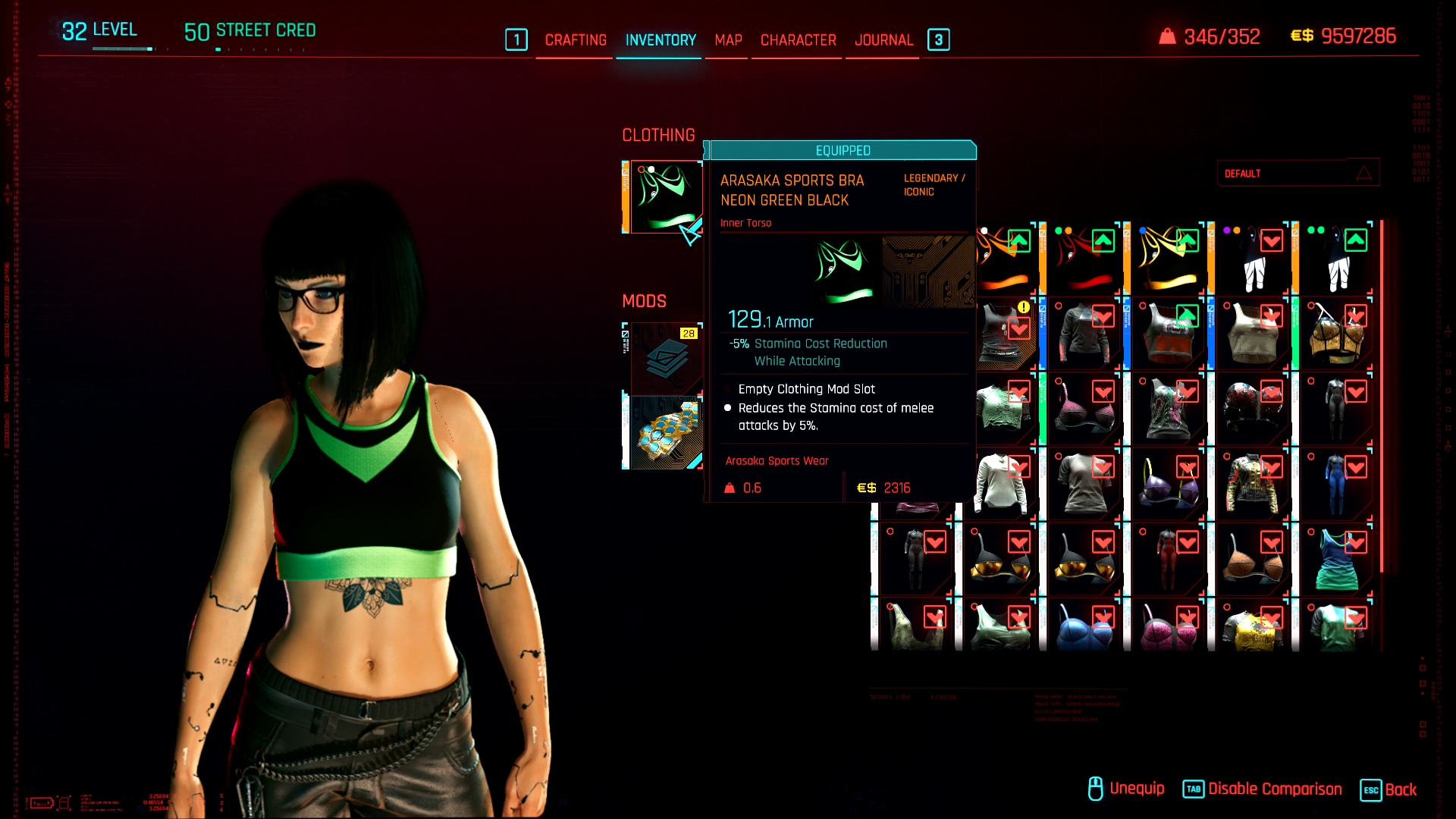The height and width of the screenshot is (819, 1456).
Task: Select the gold-and-blue hexagon armor mod
Action: (x=665, y=434)
